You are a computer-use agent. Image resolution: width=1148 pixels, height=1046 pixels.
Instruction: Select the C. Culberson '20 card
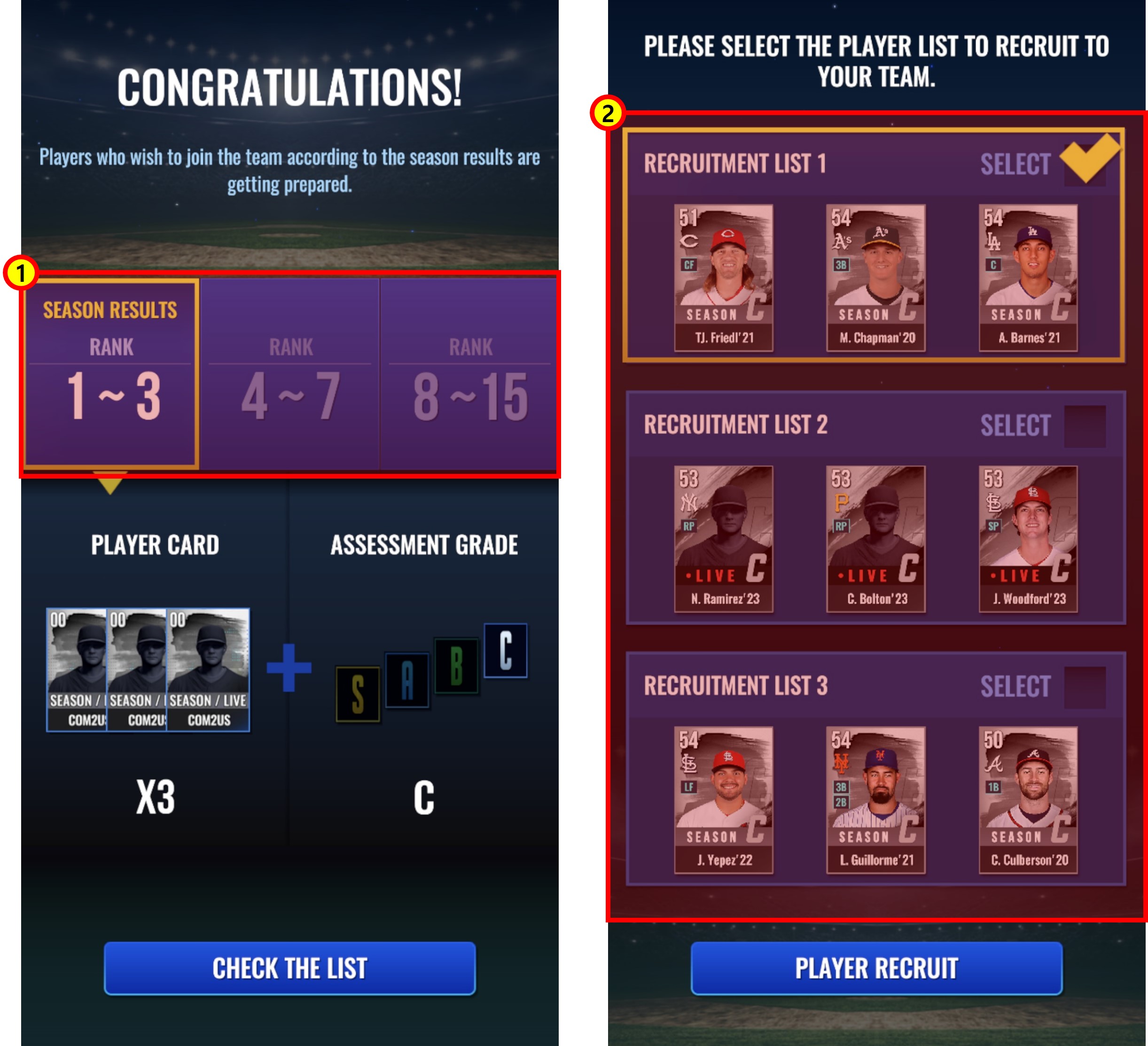click(x=1028, y=799)
